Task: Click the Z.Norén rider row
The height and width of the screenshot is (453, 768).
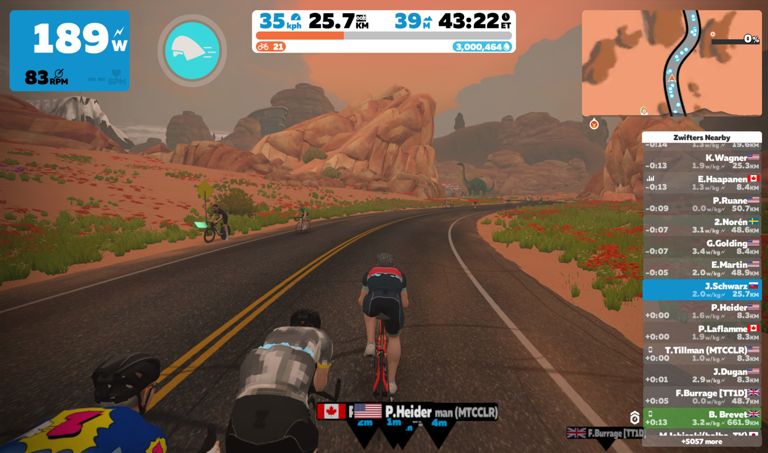Action: click(x=702, y=225)
